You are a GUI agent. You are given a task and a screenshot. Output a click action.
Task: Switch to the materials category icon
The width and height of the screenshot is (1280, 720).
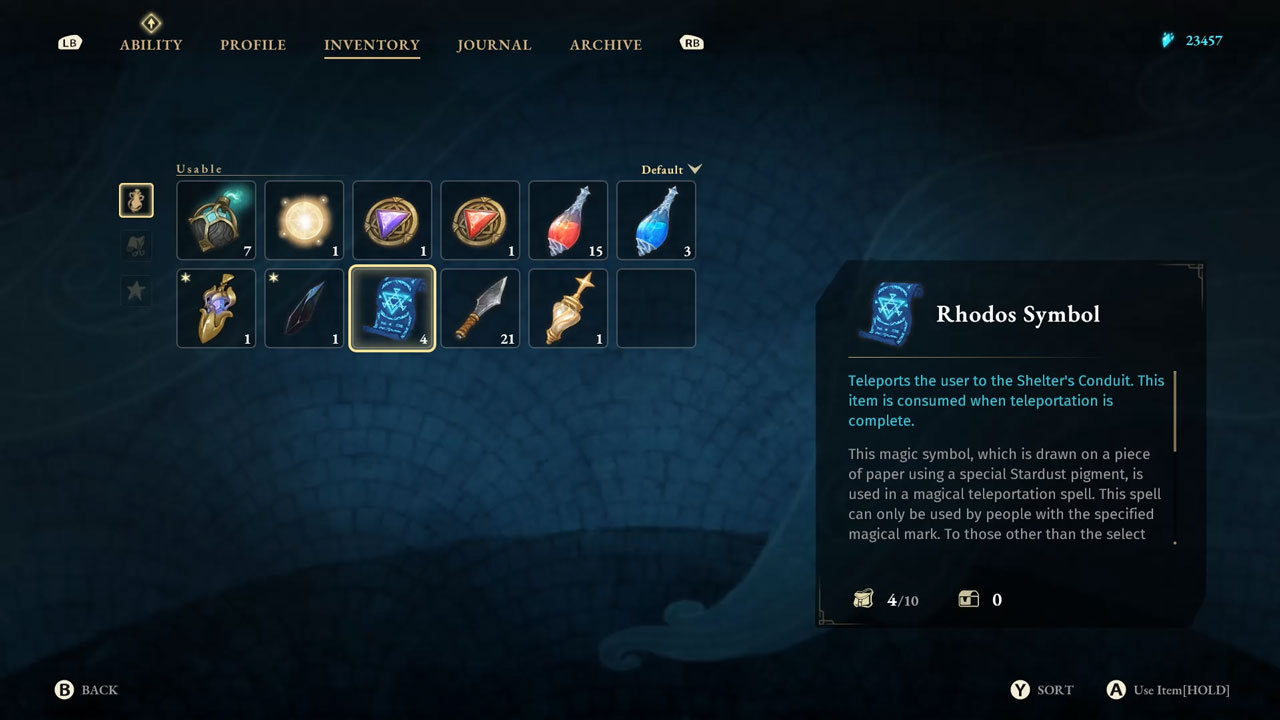136,246
